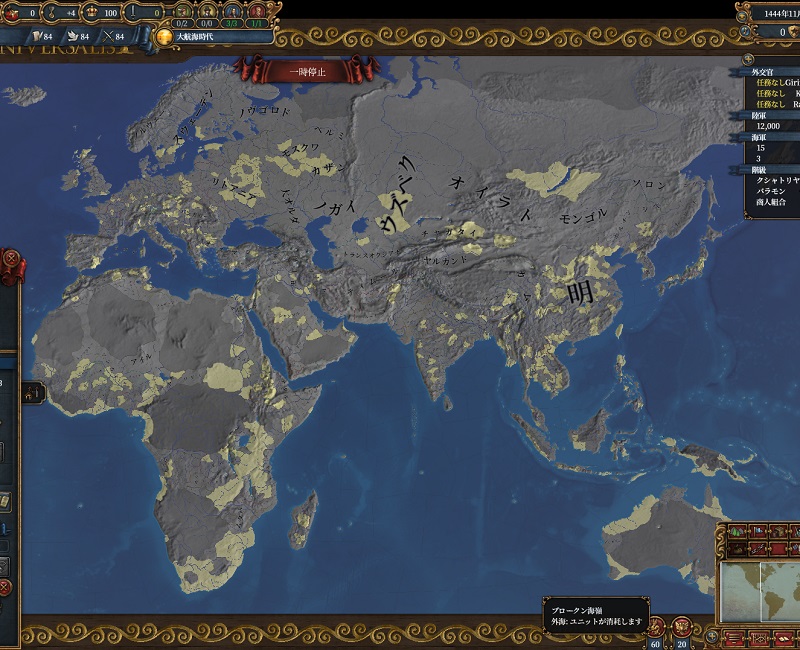Click the small building tab beside the left panel

(x=33, y=392)
